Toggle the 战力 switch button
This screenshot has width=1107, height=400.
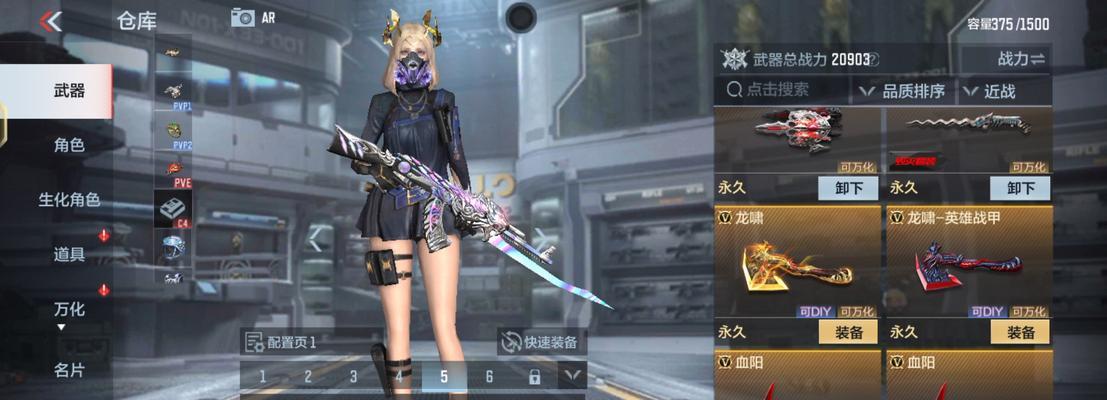[x=1021, y=59]
